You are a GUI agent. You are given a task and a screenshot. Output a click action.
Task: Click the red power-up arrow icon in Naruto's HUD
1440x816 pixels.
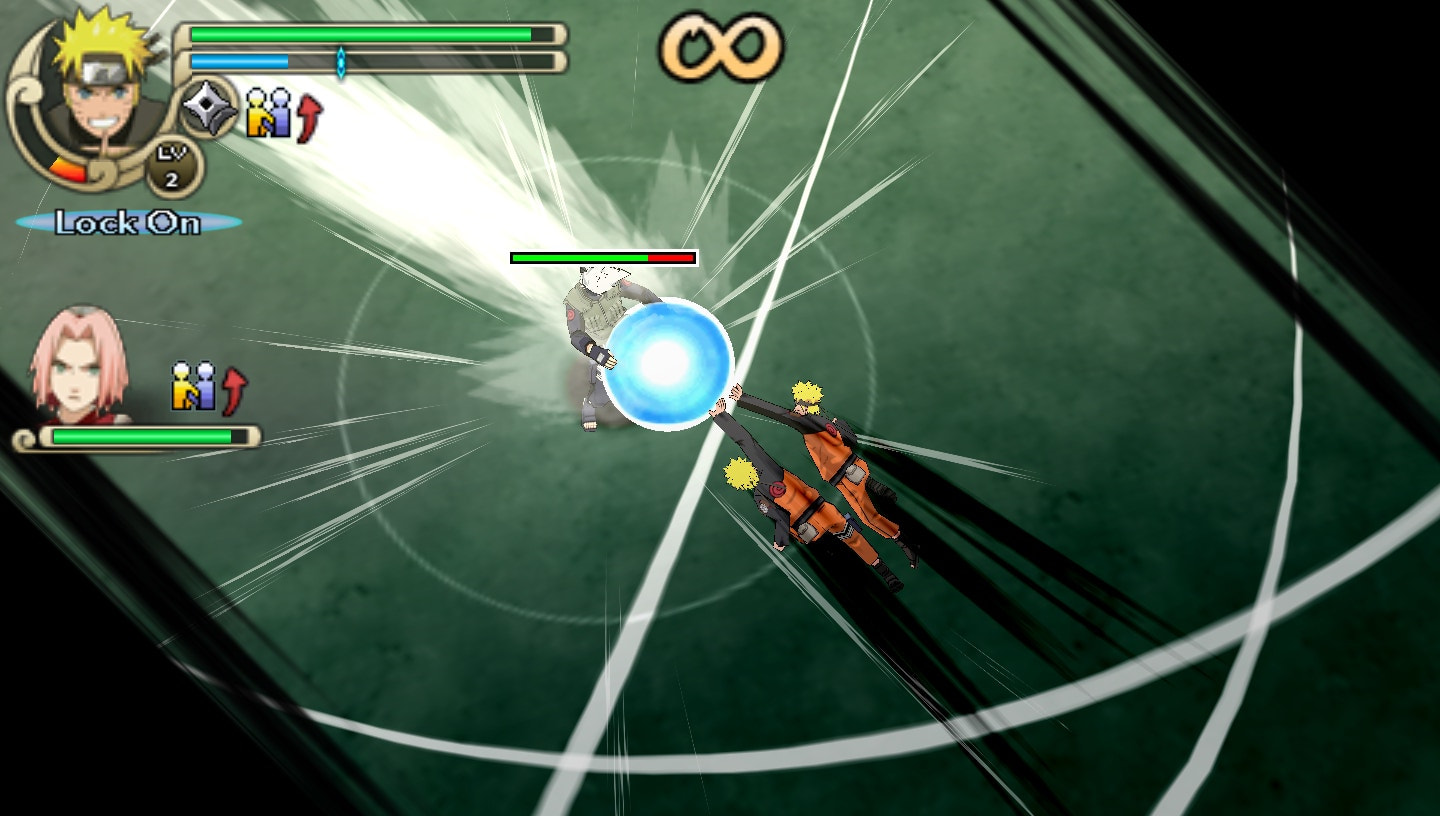pos(307,113)
